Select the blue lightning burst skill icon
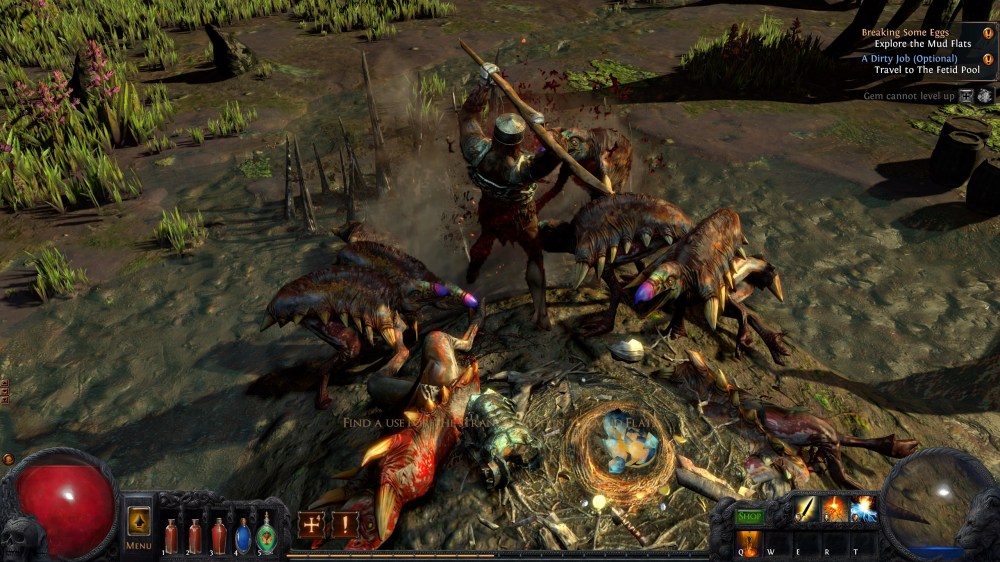Screen dimensions: 1000x562 click(x=863, y=510)
